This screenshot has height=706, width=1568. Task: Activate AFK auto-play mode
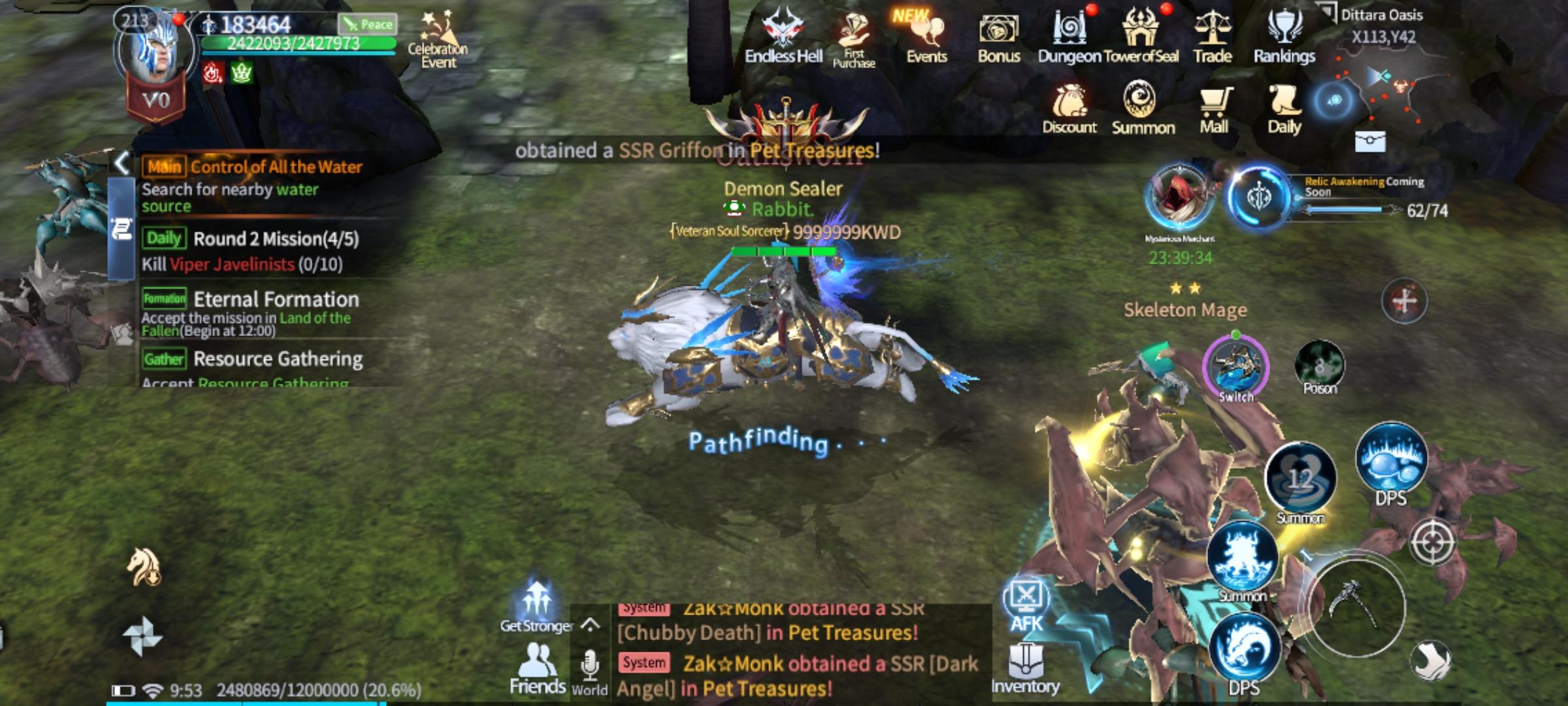point(1027,605)
